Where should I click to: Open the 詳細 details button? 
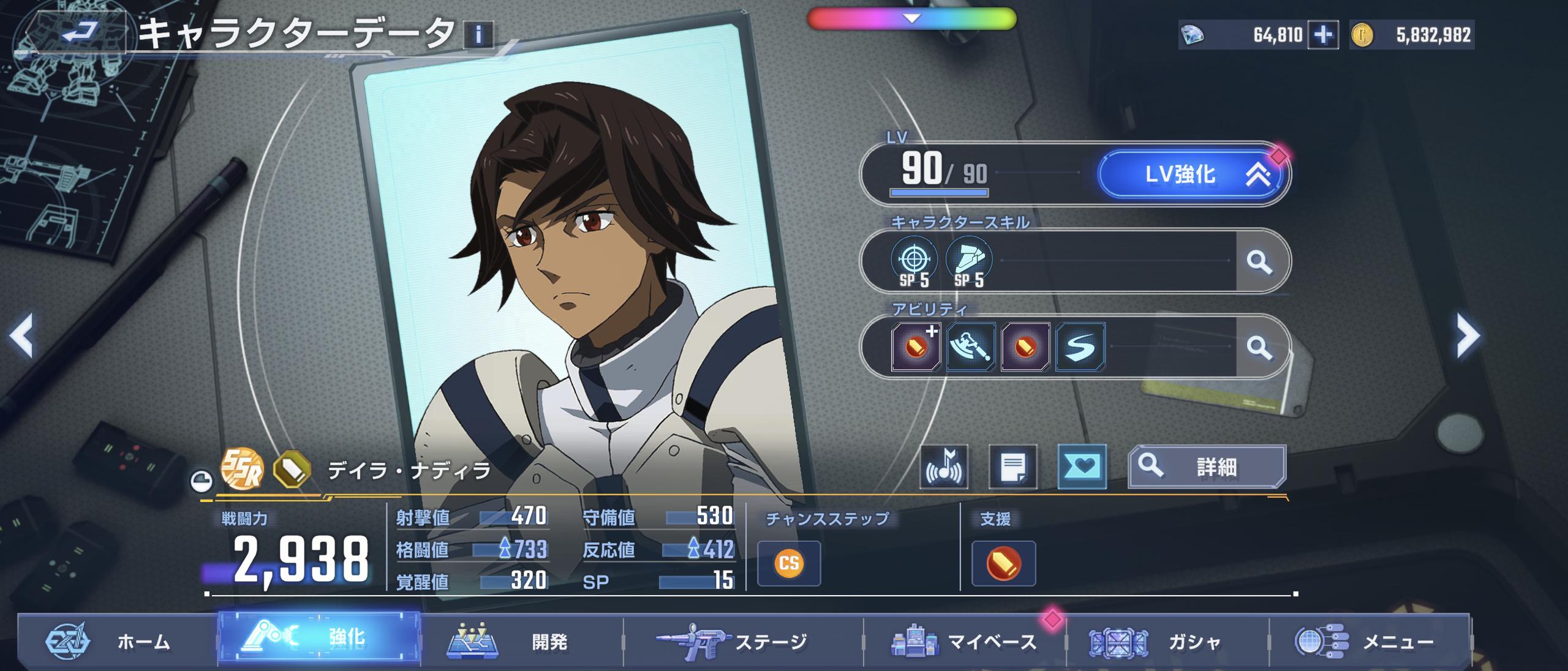(x=1206, y=467)
